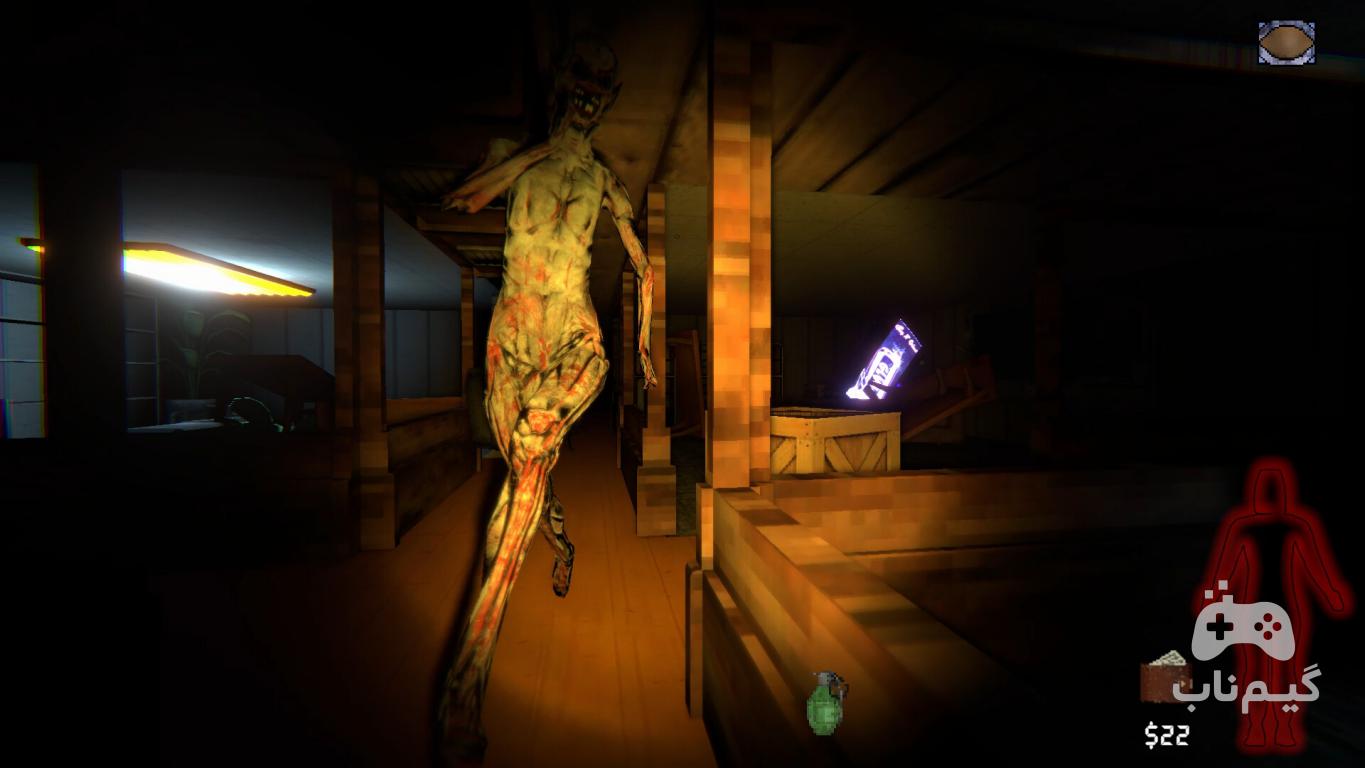Viewport: 1365px width, 768px height.
Task: Click the white gamepad watermark logo
Action: [x=1243, y=629]
